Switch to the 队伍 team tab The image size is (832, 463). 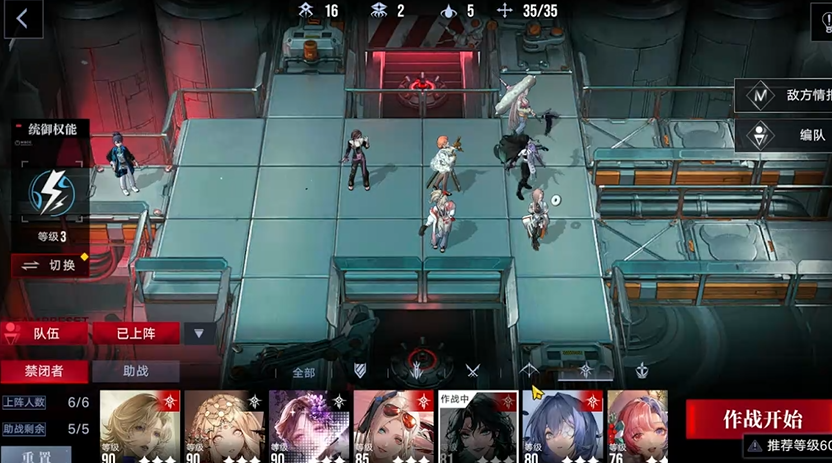(x=46, y=333)
